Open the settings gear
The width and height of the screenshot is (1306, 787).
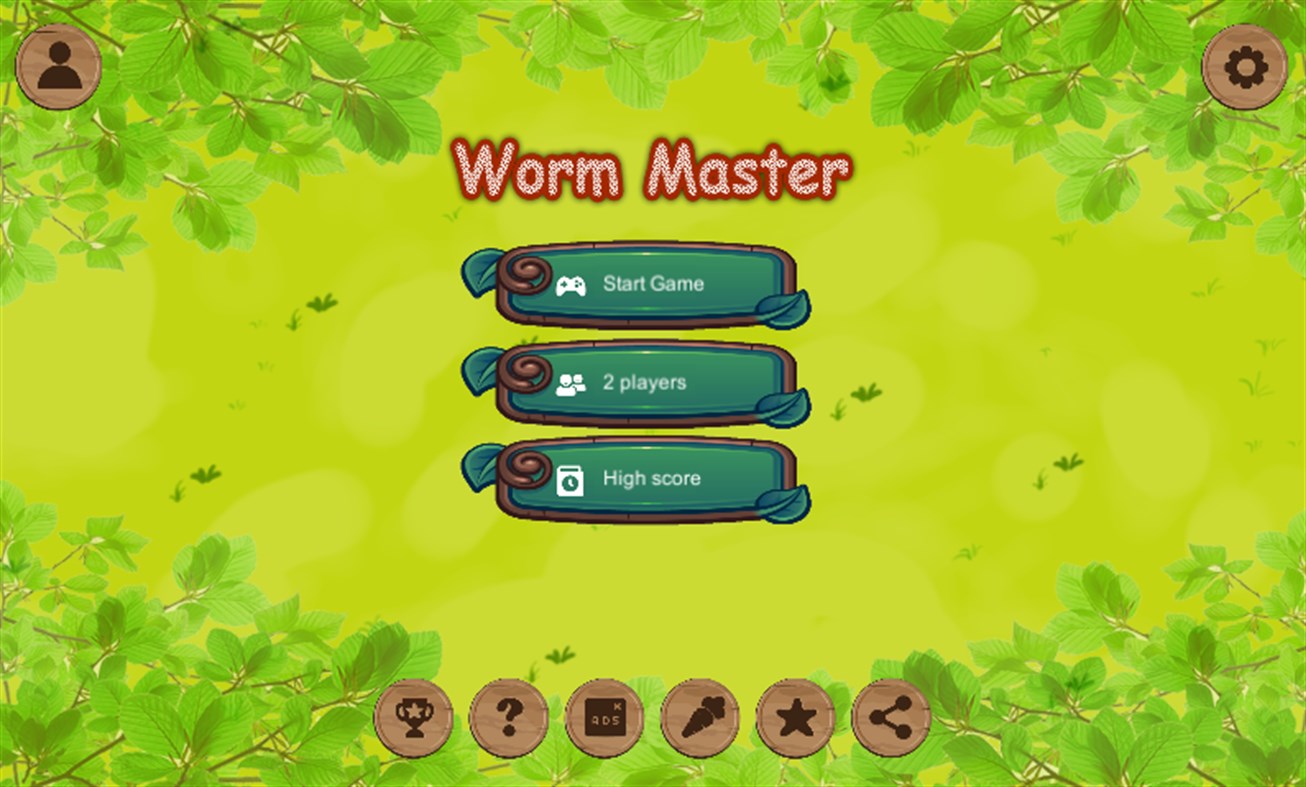(1248, 67)
